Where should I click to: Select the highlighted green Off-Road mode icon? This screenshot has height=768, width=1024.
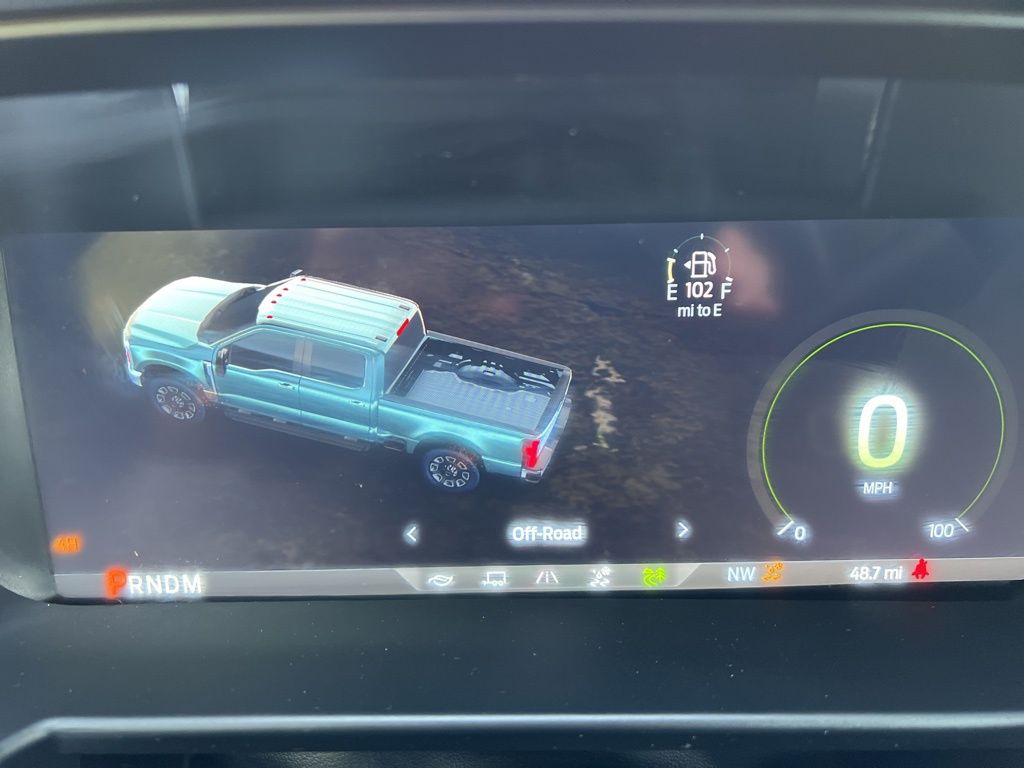[x=654, y=576]
